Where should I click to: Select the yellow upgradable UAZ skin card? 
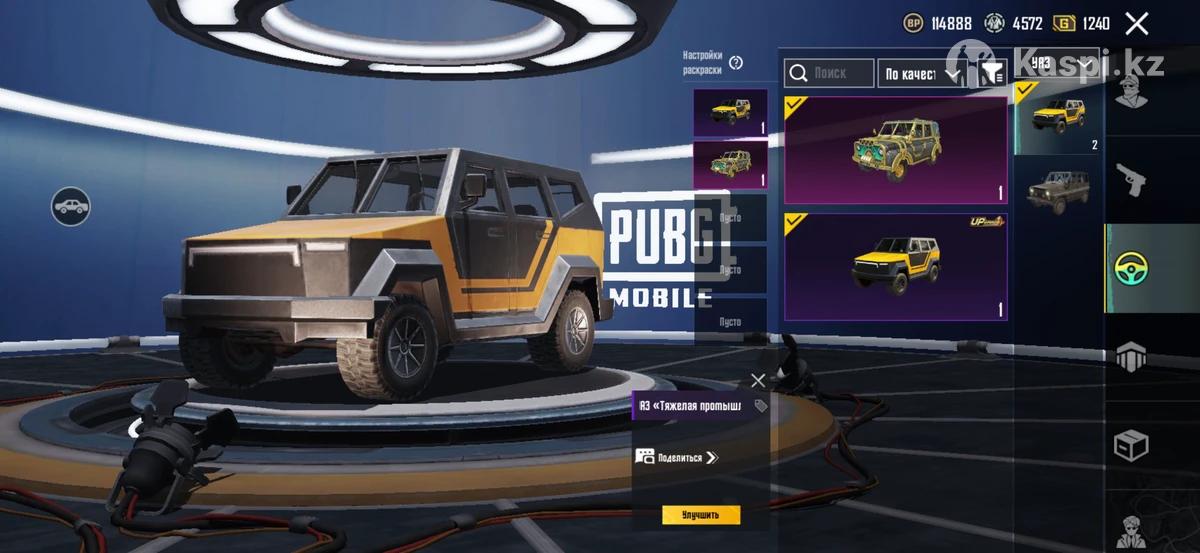[895, 266]
